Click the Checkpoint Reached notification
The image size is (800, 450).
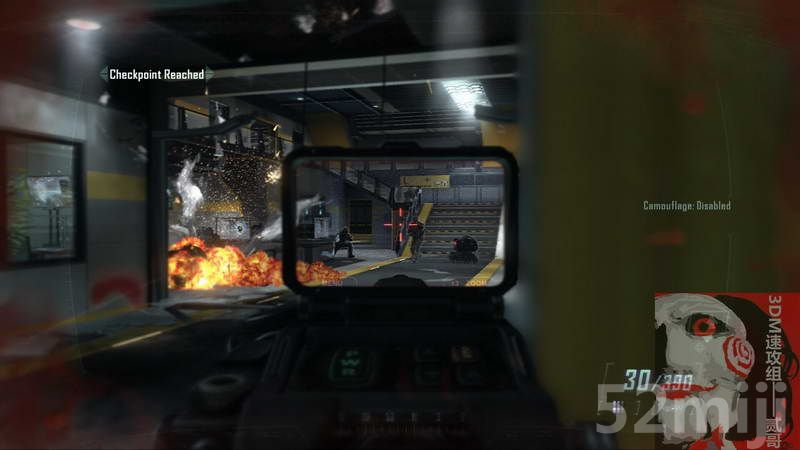(x=156, y=74)
